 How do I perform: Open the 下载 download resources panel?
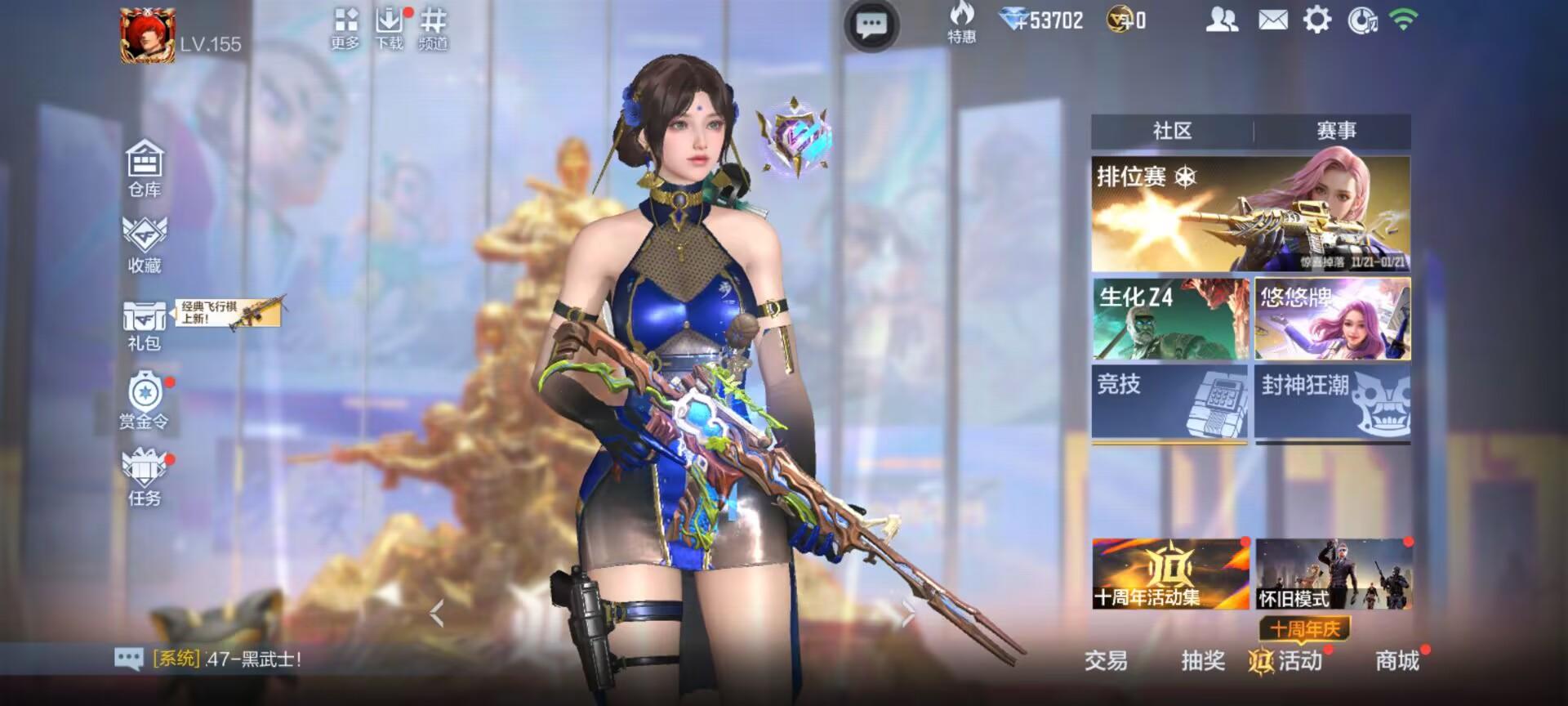click(x=389, y=20)
